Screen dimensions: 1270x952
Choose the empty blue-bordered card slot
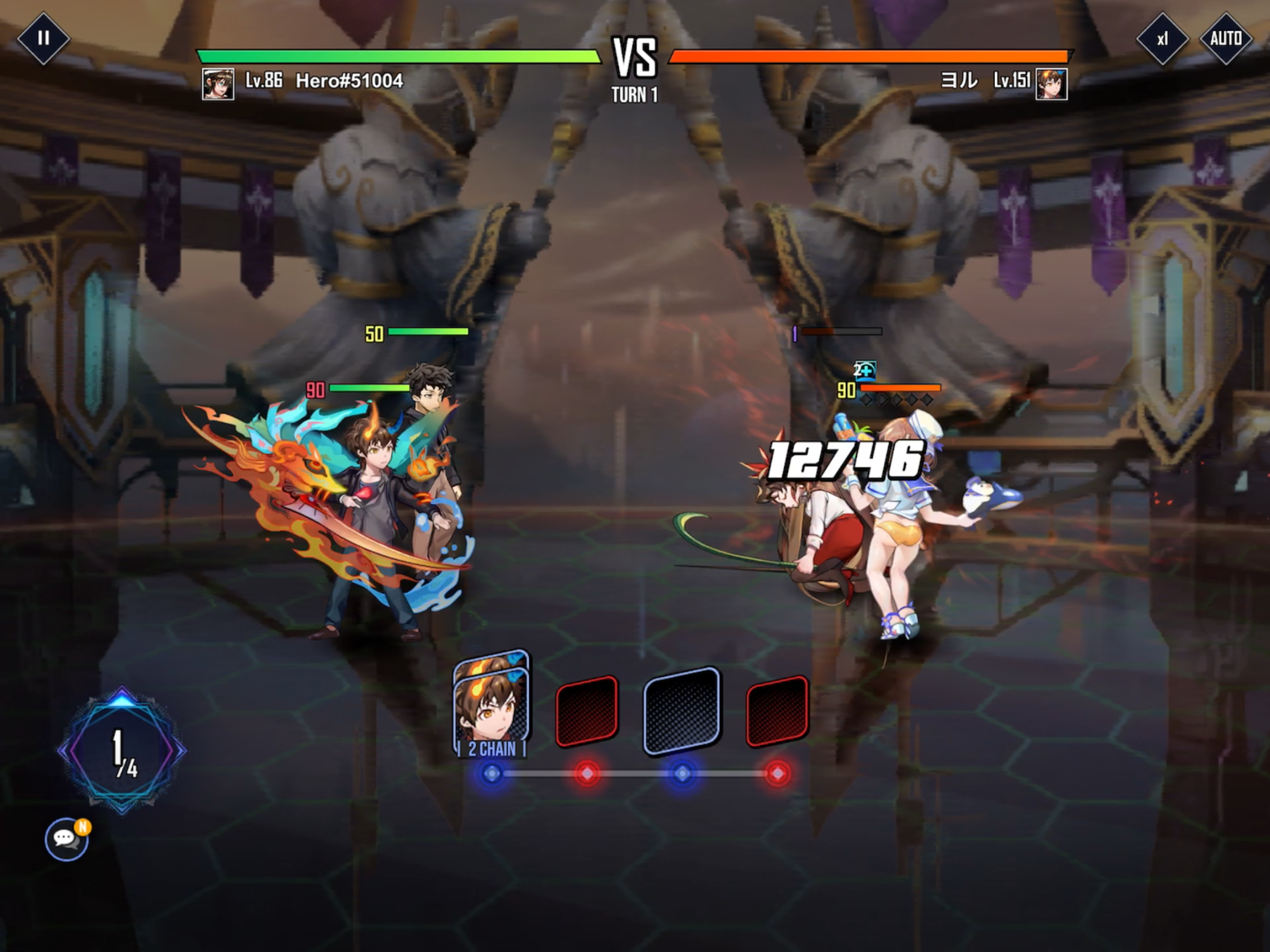[682, 711]
